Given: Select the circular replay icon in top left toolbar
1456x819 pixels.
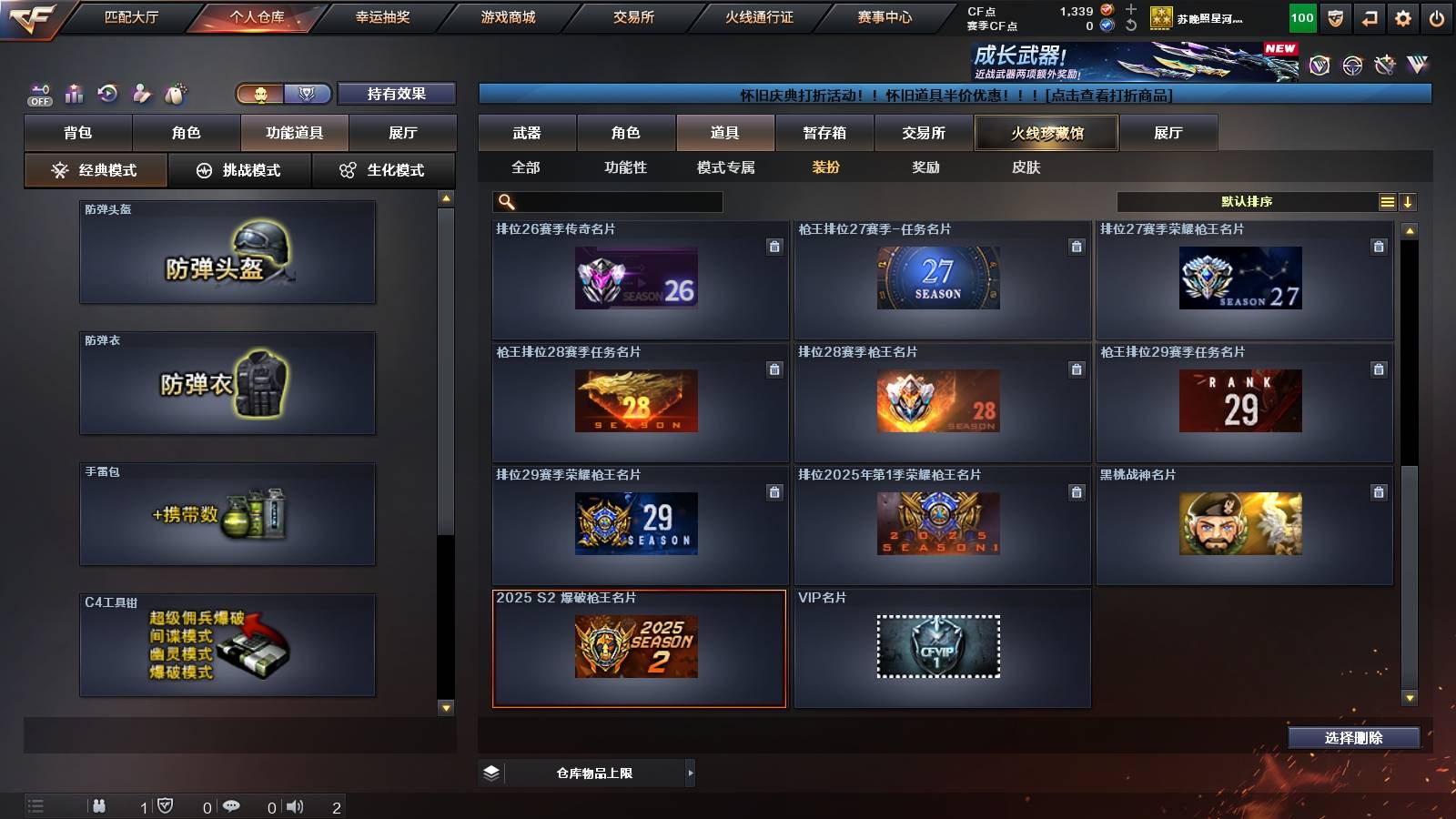Looking at the screenshot, I should click(108, 93).
